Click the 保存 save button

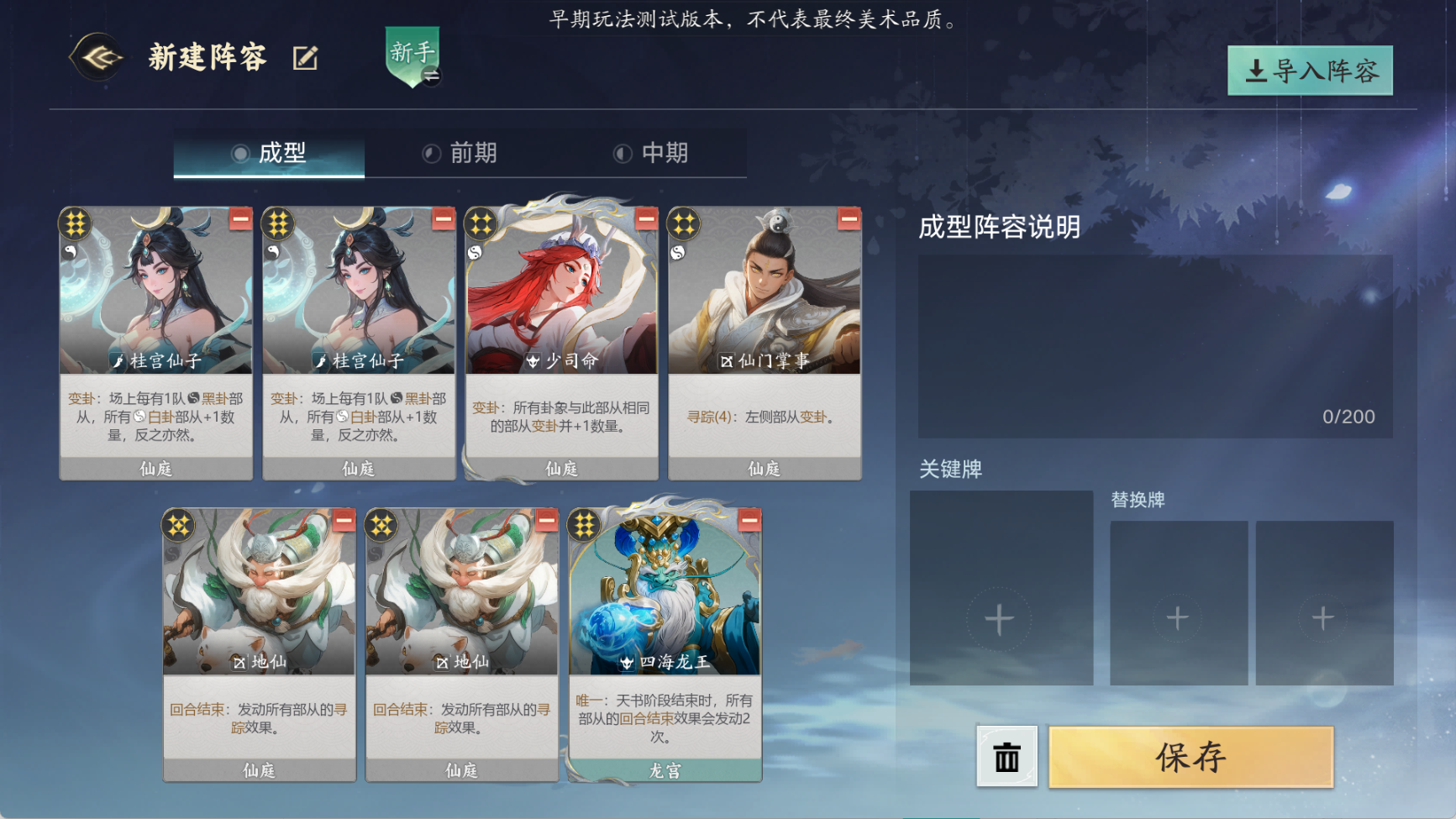point(1191,757)
